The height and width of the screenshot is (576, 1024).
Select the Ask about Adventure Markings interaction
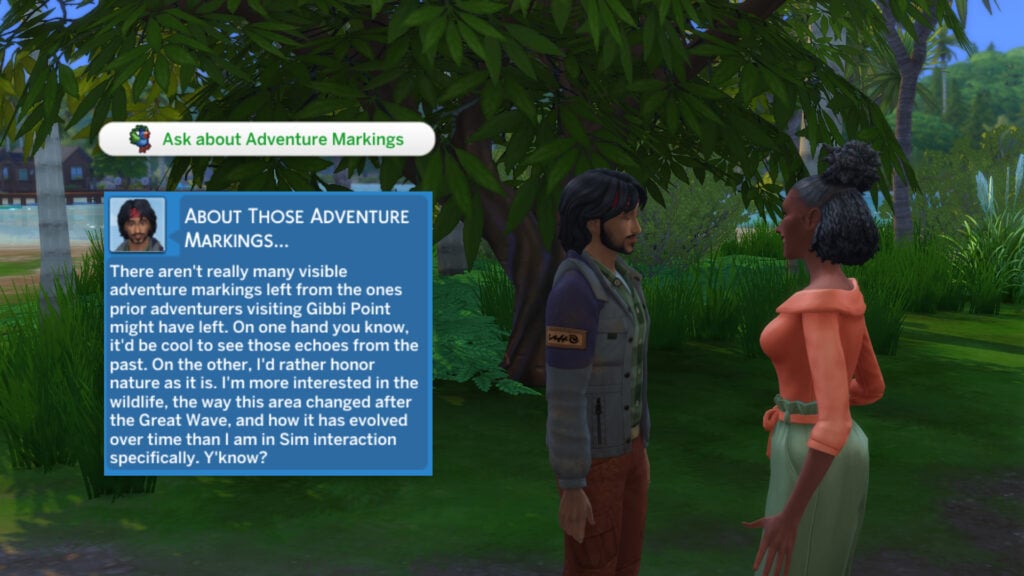(x=267, y=140)
